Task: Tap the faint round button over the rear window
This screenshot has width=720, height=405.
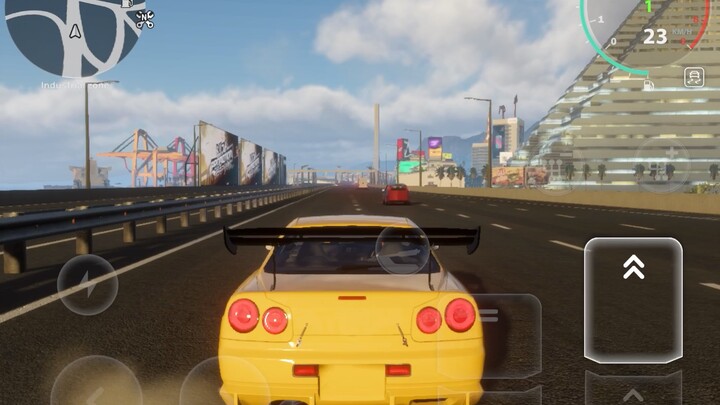Action: tap(402, 250)
